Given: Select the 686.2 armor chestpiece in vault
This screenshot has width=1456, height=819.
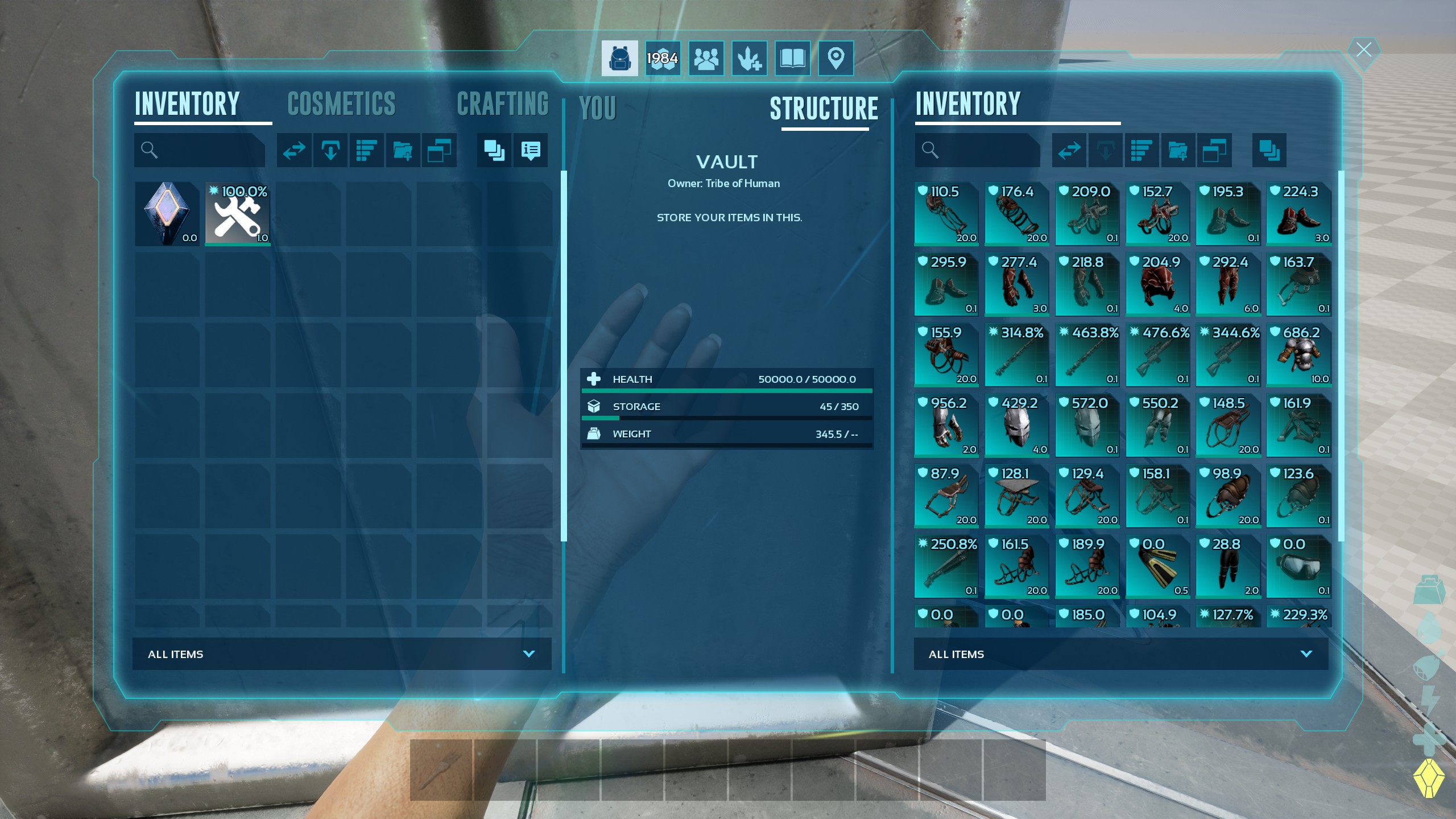Looking at the screenshot, I should click(1298, 355).
